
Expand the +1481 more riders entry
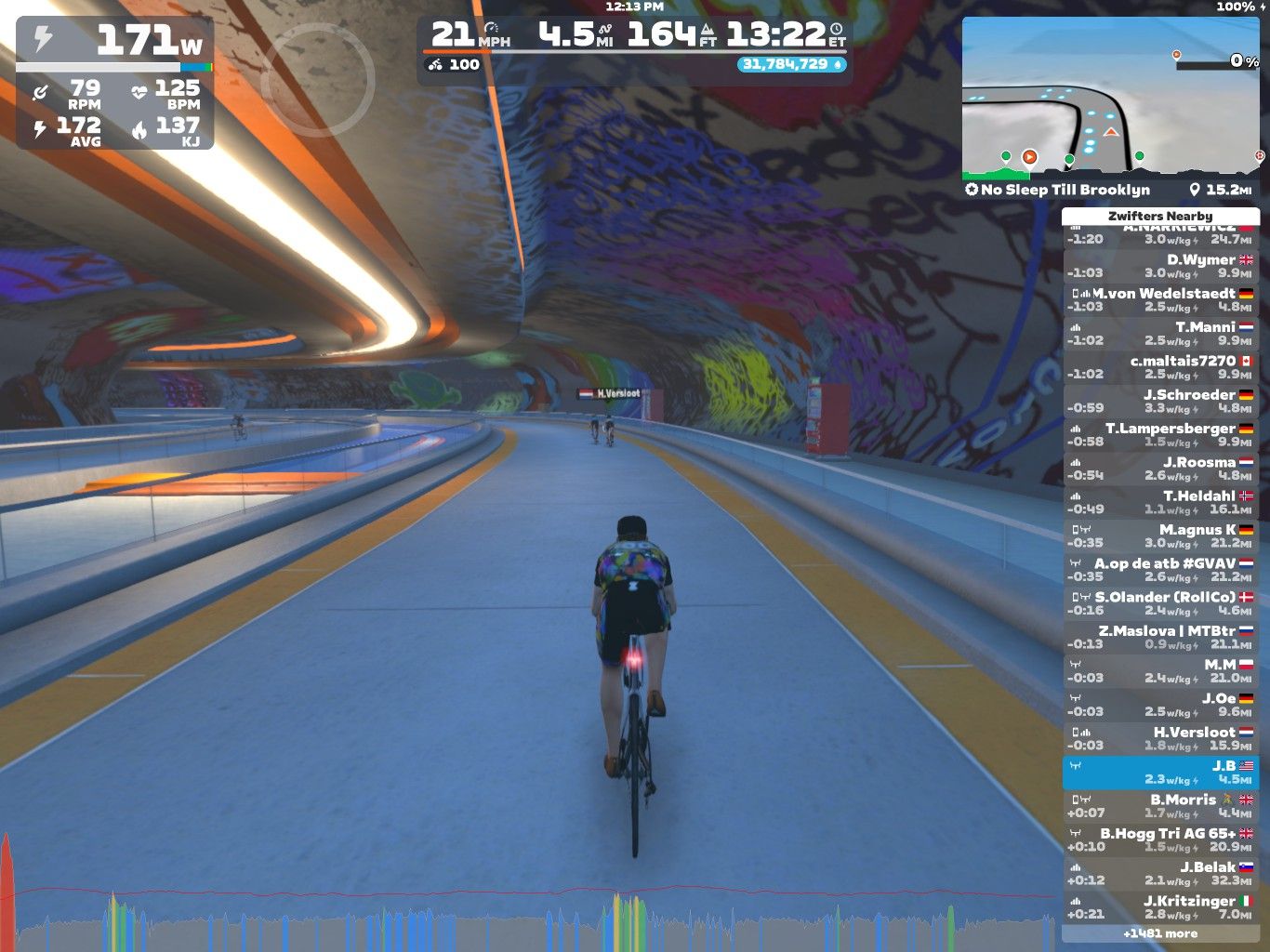(1159, 932)
